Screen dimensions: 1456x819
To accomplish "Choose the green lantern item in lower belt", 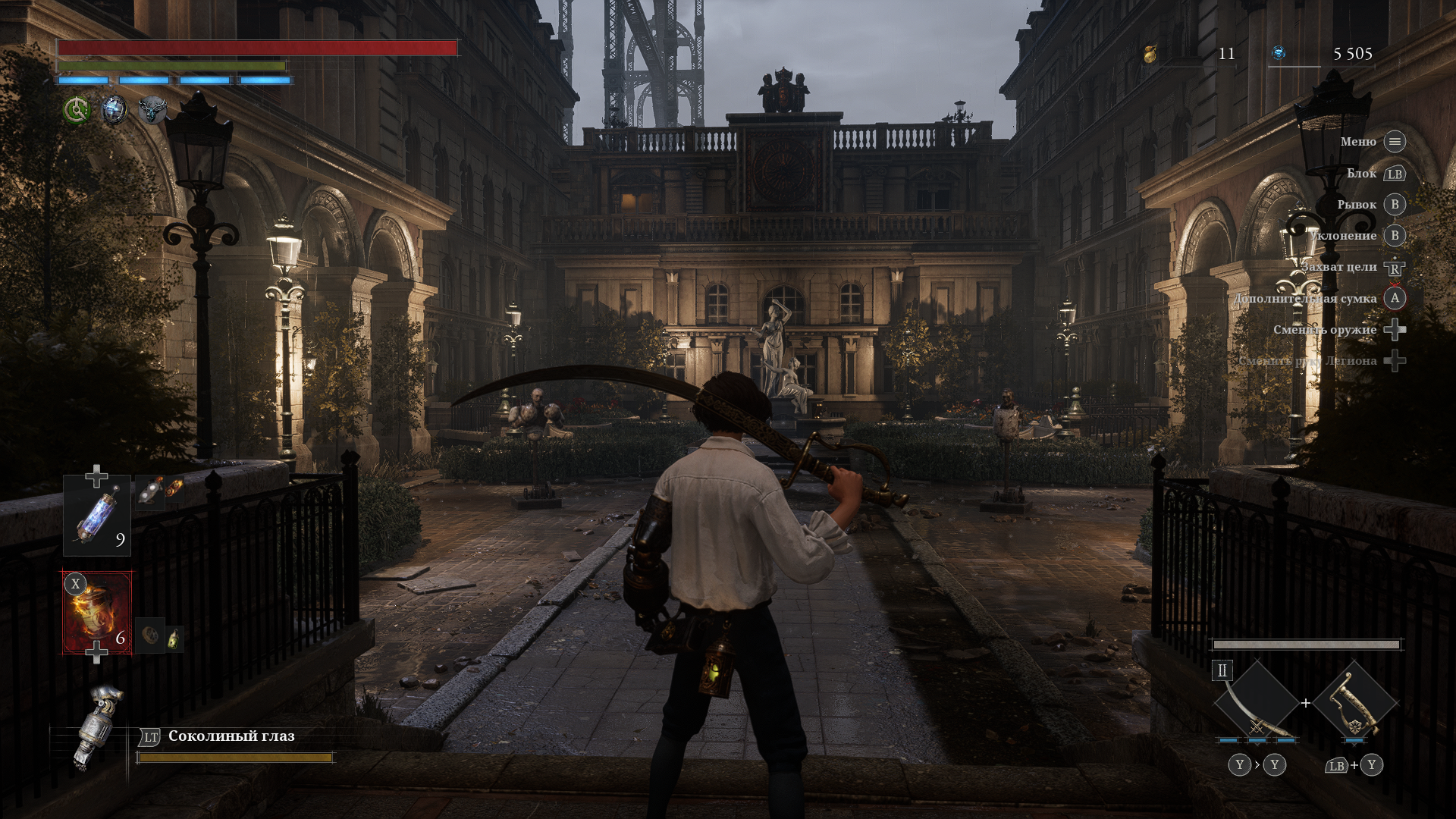I will click(174, 639).
